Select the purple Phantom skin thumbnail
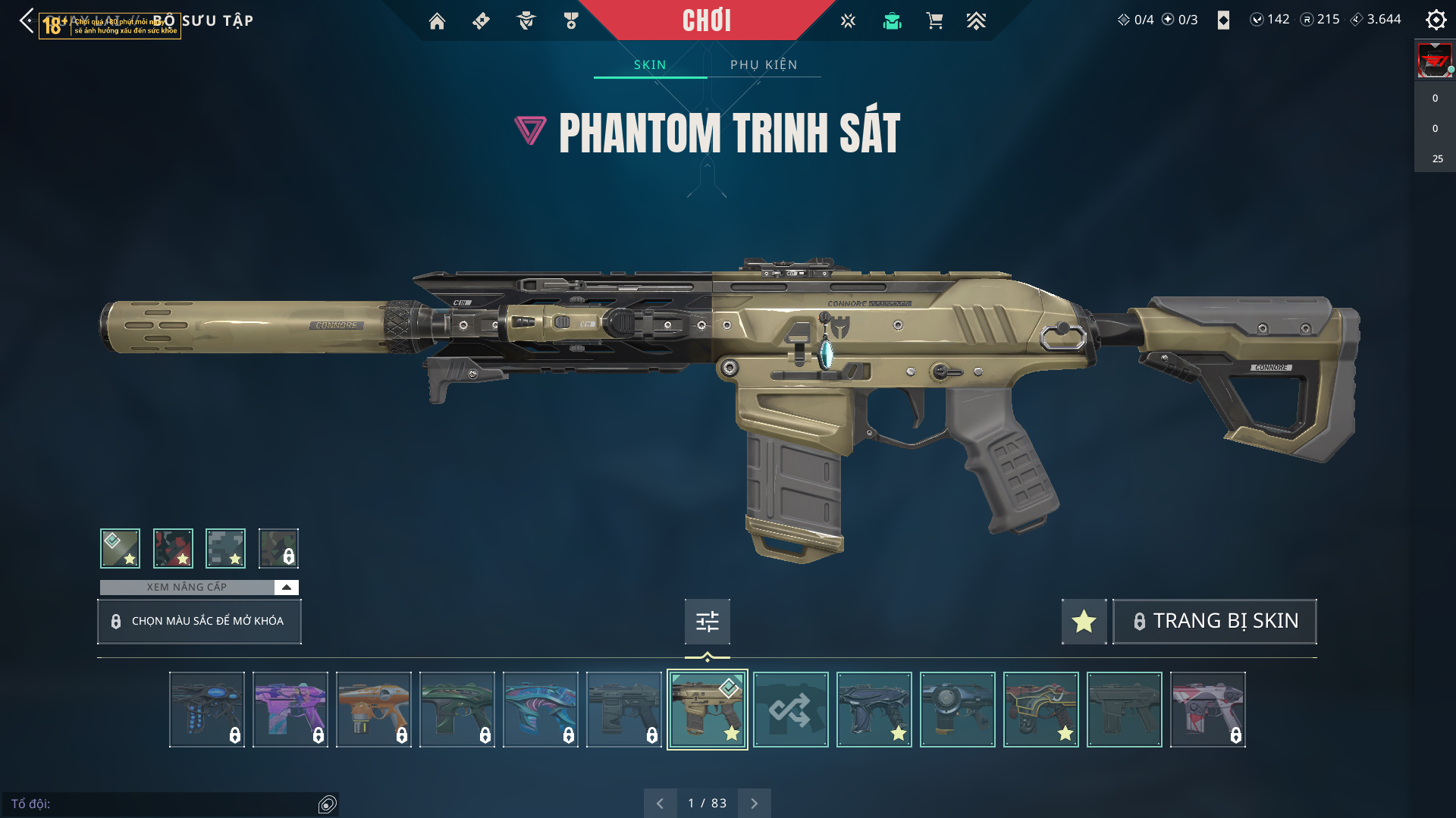 tap(290, 710)
